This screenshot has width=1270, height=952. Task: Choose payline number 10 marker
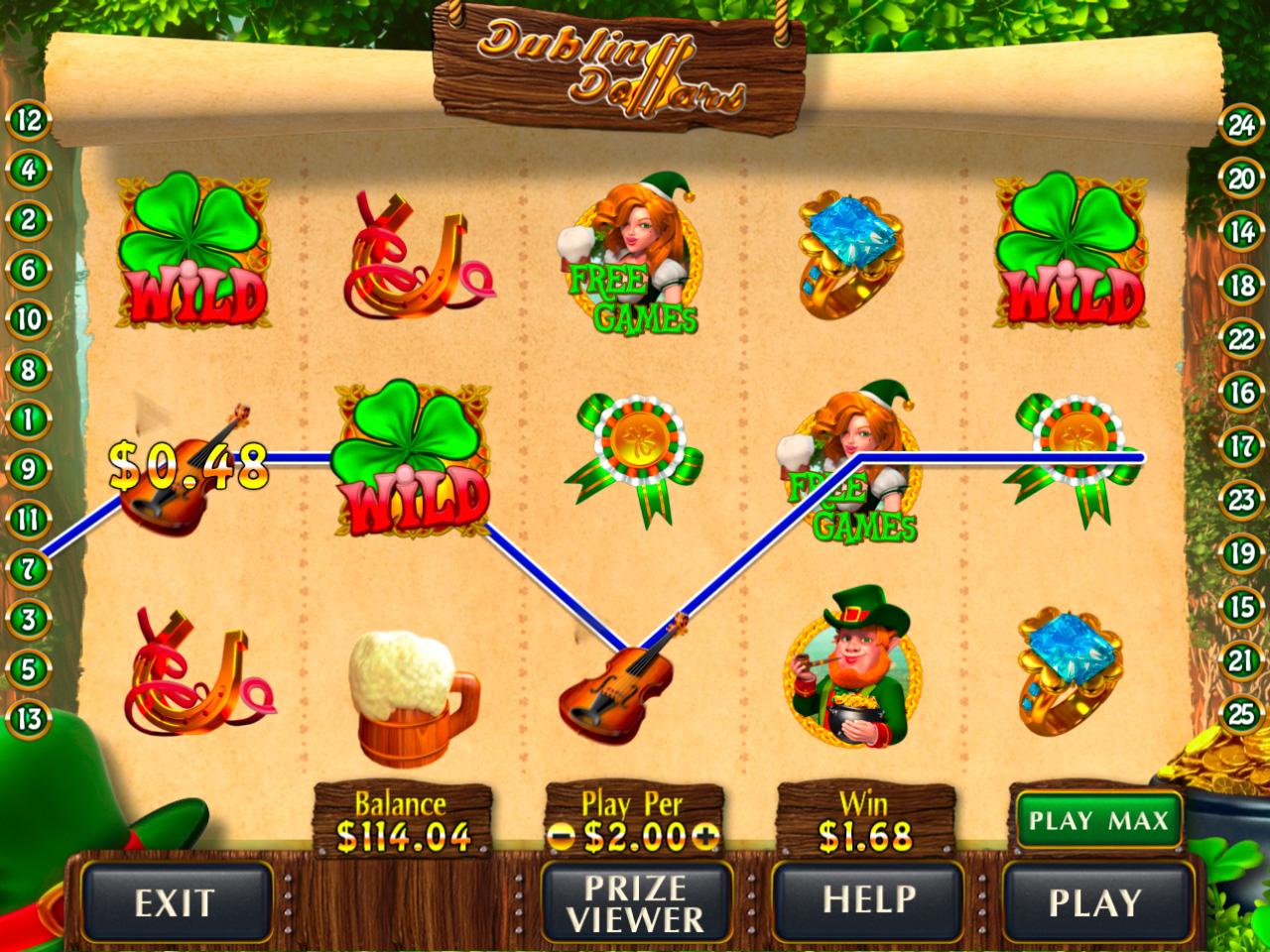pos(29,319)
